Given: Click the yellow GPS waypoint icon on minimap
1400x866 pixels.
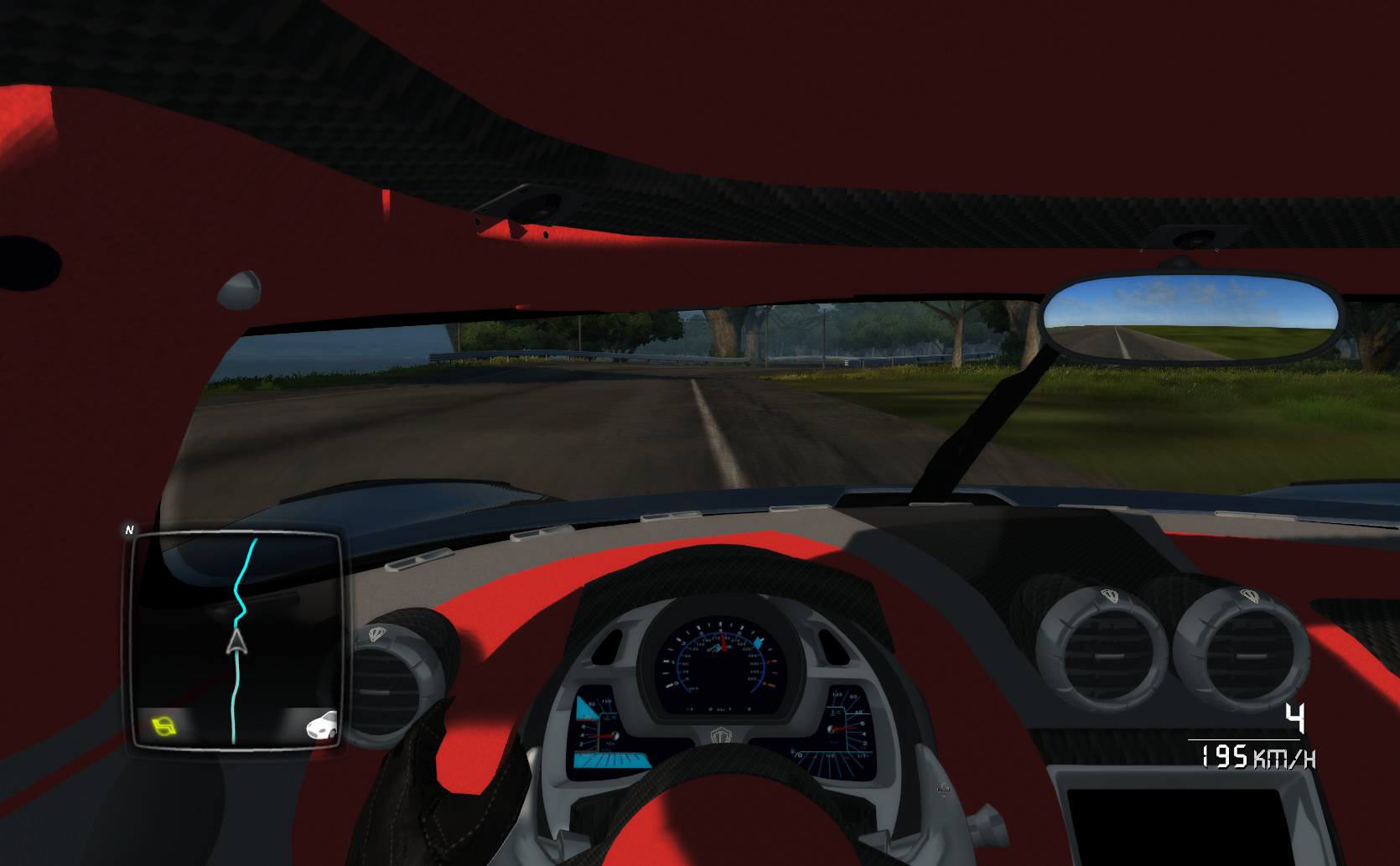Looking at the screenshot, I should (x=162, y=728).
